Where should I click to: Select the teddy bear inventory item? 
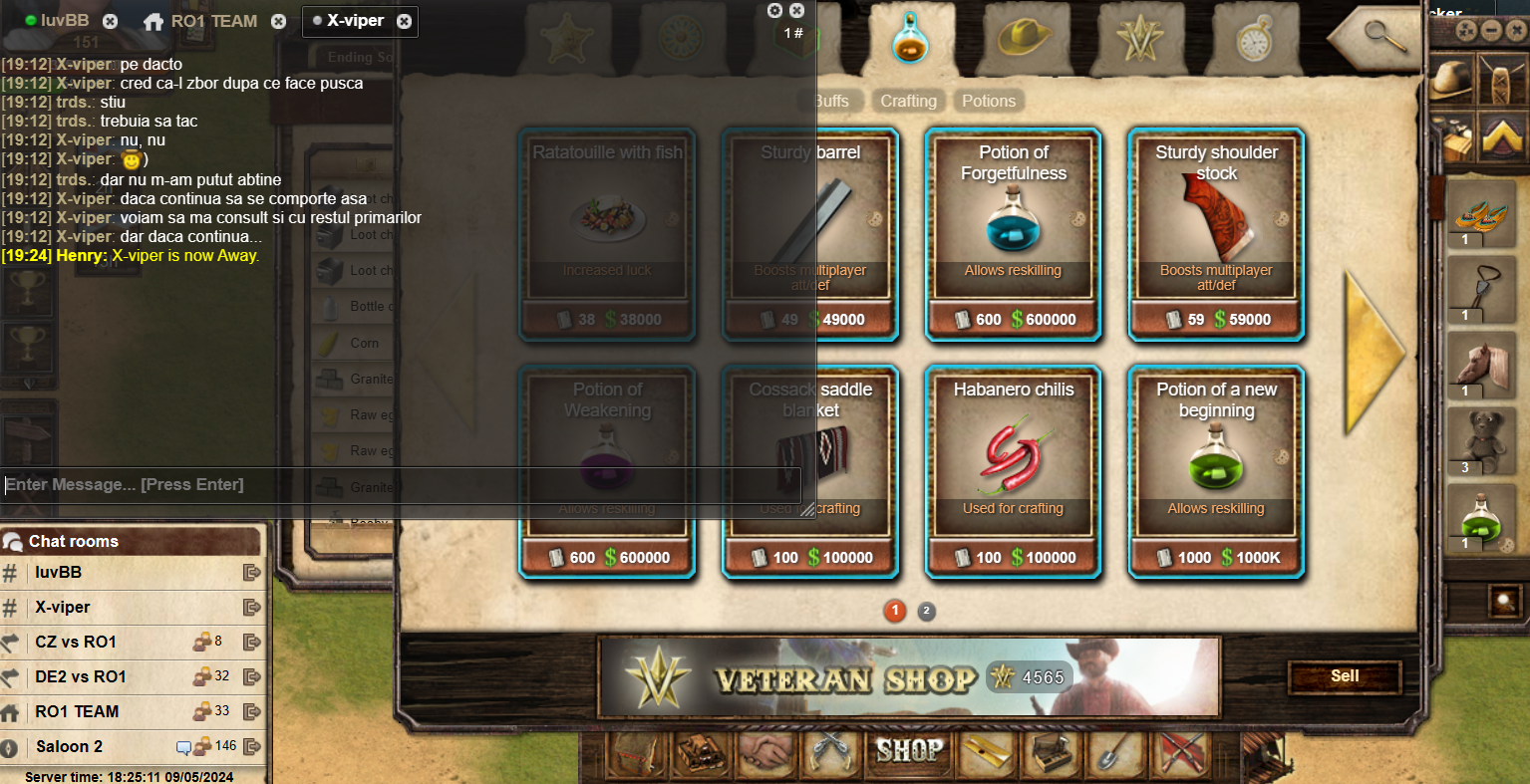[1481, 438]
